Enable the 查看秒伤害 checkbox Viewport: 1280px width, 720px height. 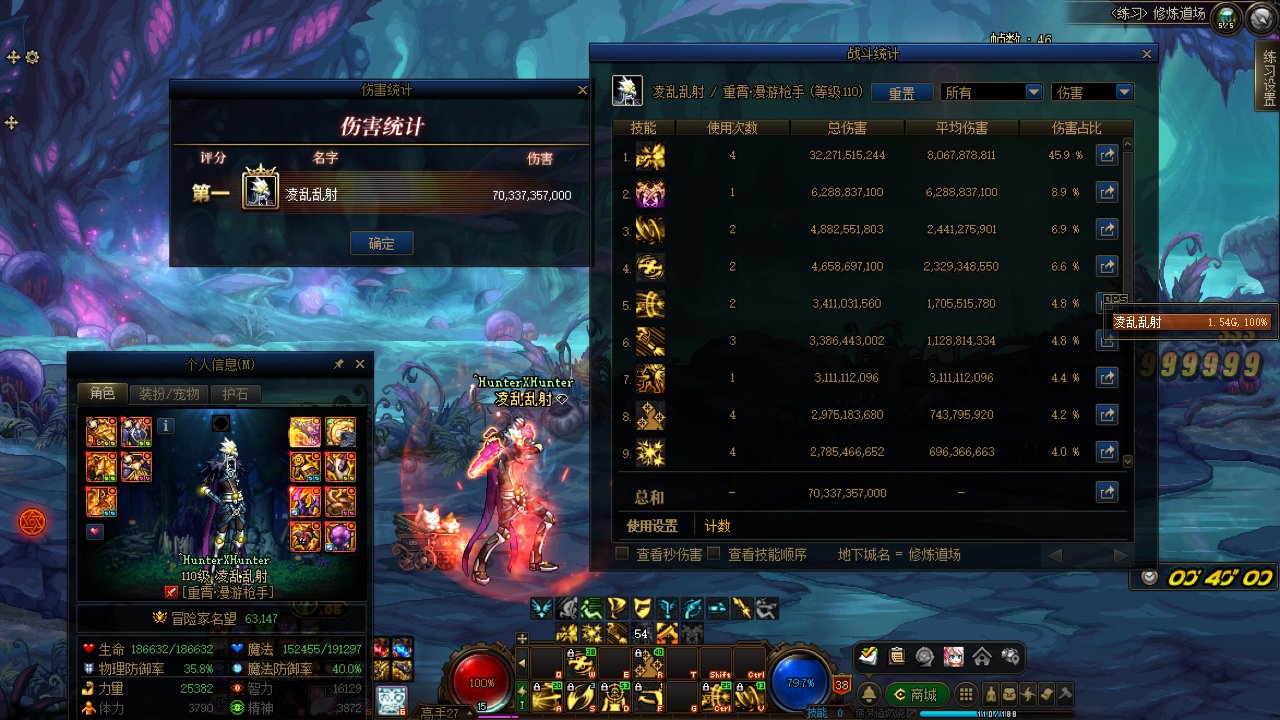(620, 552)
